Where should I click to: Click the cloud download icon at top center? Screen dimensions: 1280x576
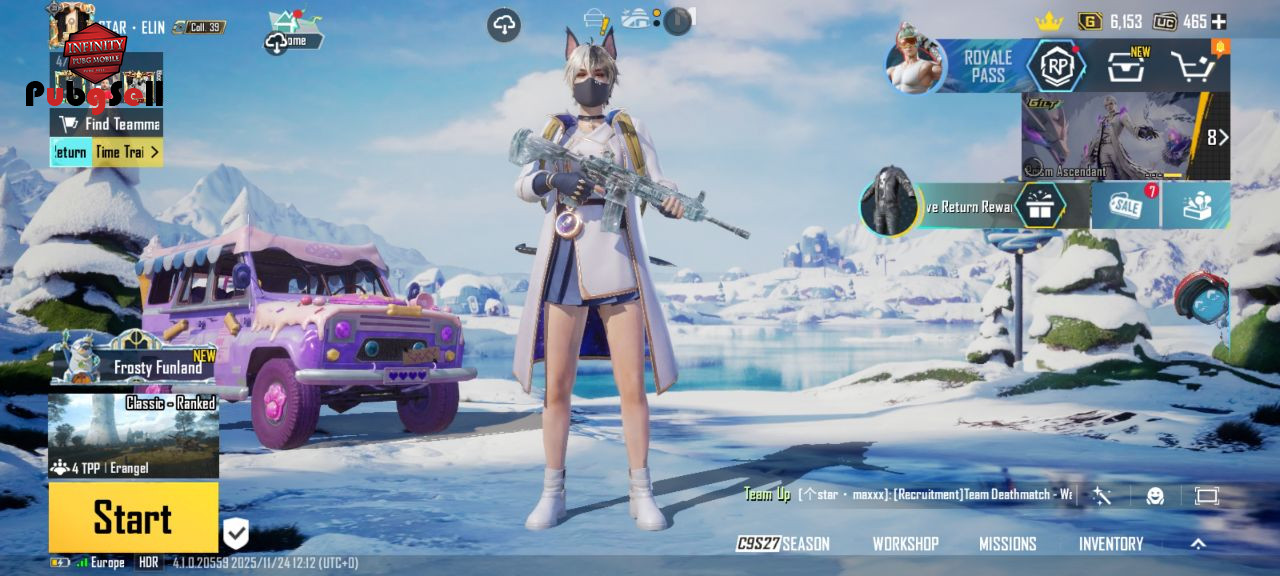coord(504,25)
